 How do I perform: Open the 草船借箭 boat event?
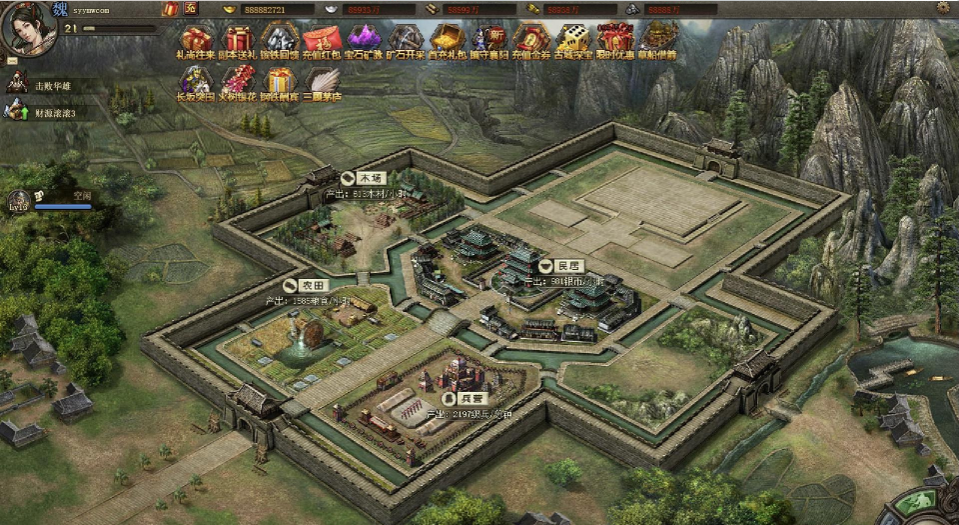point(659,41)
